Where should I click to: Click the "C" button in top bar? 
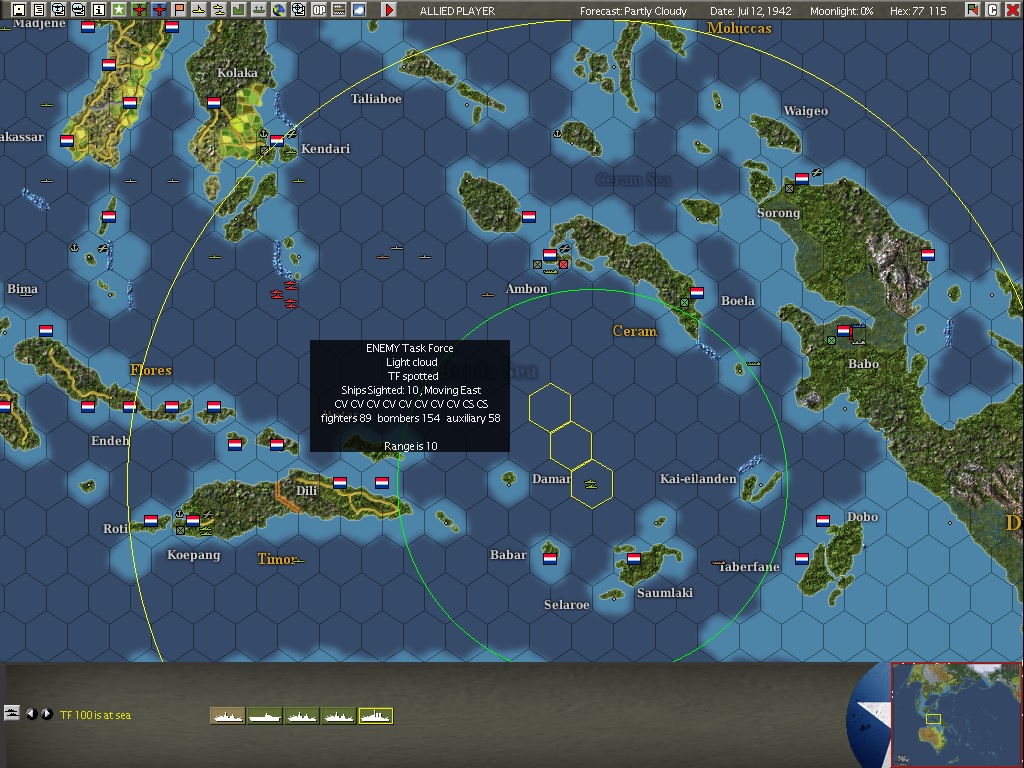pyautogui.click(x=993, y=10)
